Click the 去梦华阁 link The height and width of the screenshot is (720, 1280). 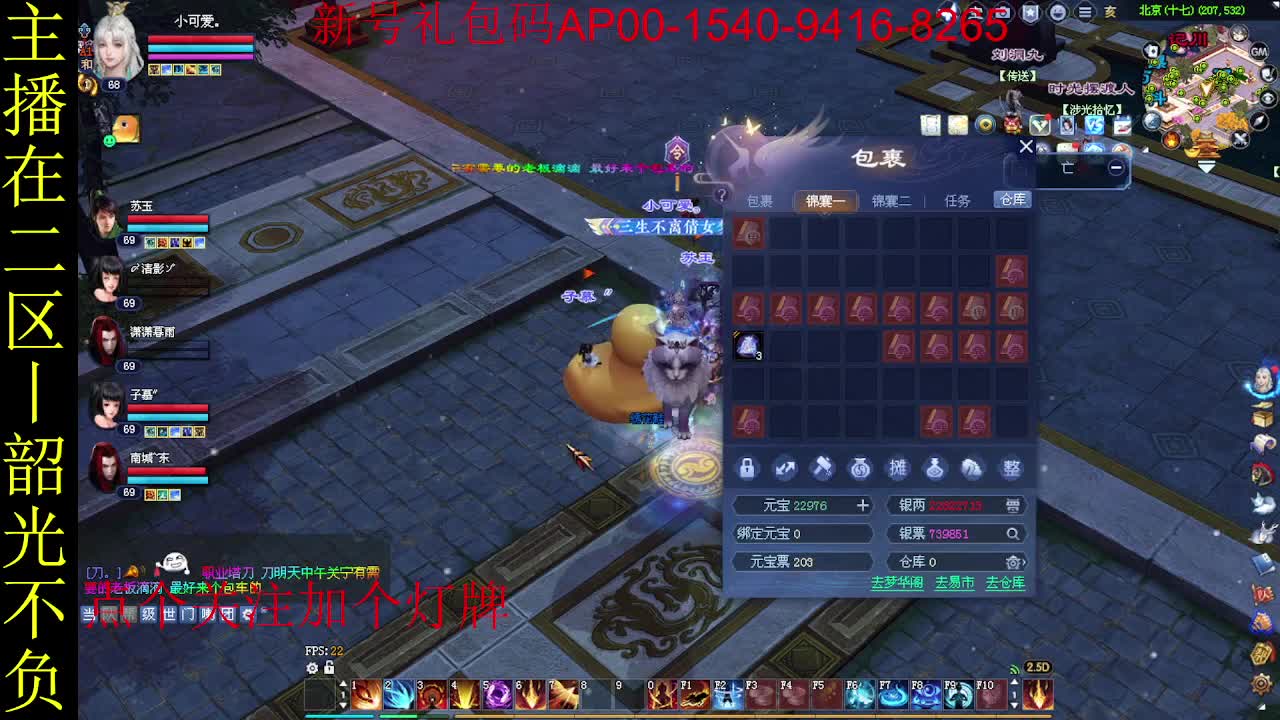(x=897, y=580)
